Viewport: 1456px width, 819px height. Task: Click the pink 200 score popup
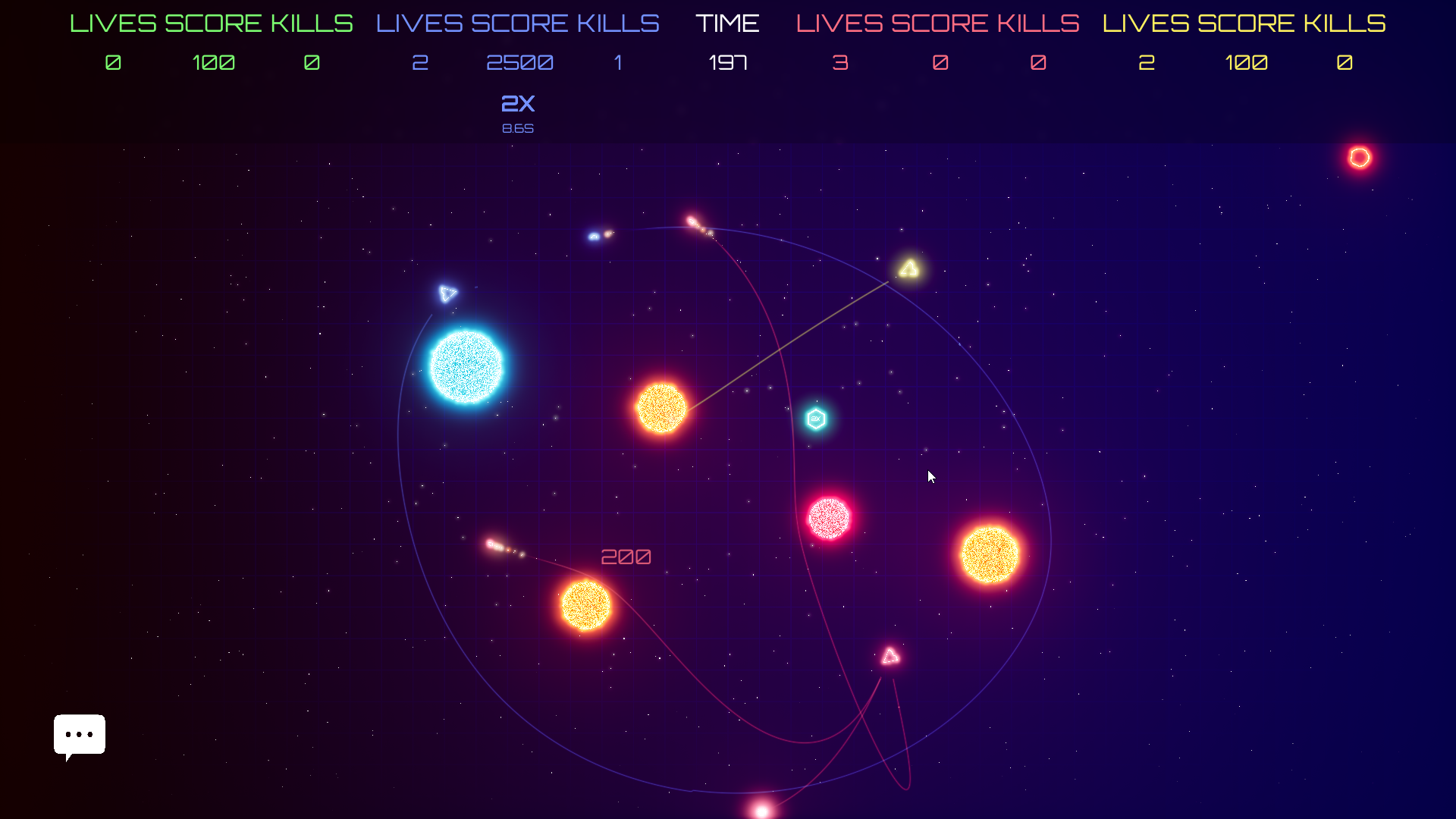626,556
